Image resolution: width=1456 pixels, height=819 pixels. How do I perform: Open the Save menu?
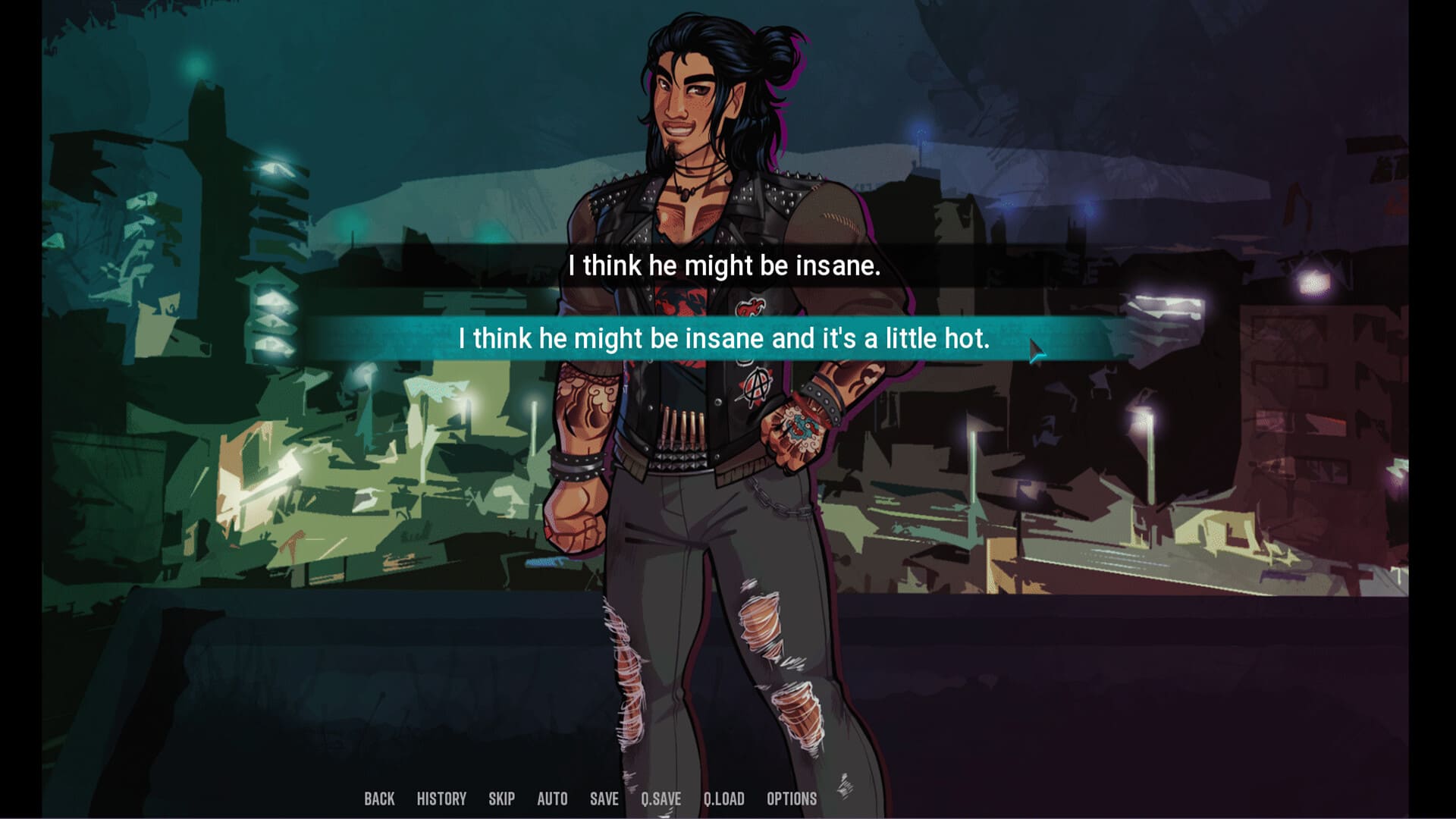click(604, 799)
